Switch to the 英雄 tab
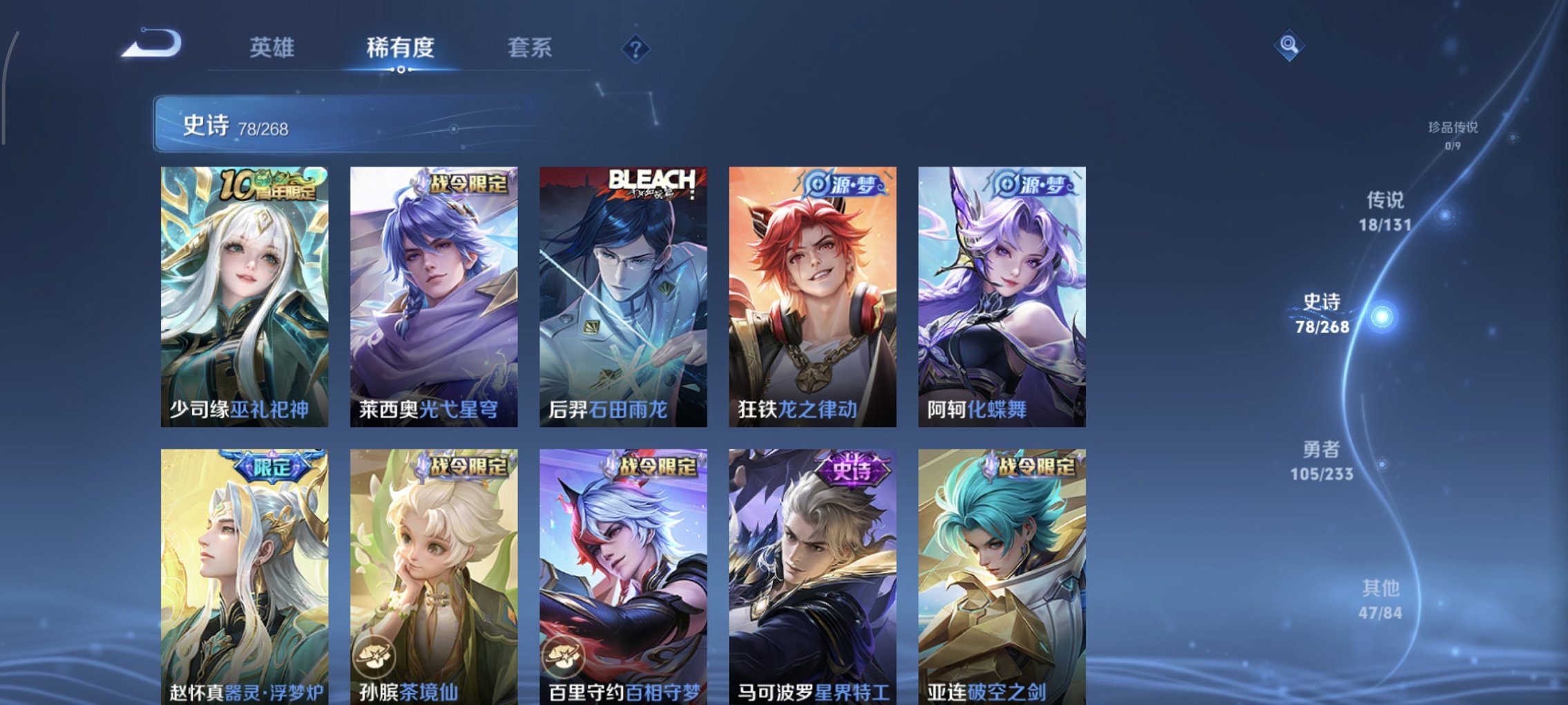 coord(273,47)
